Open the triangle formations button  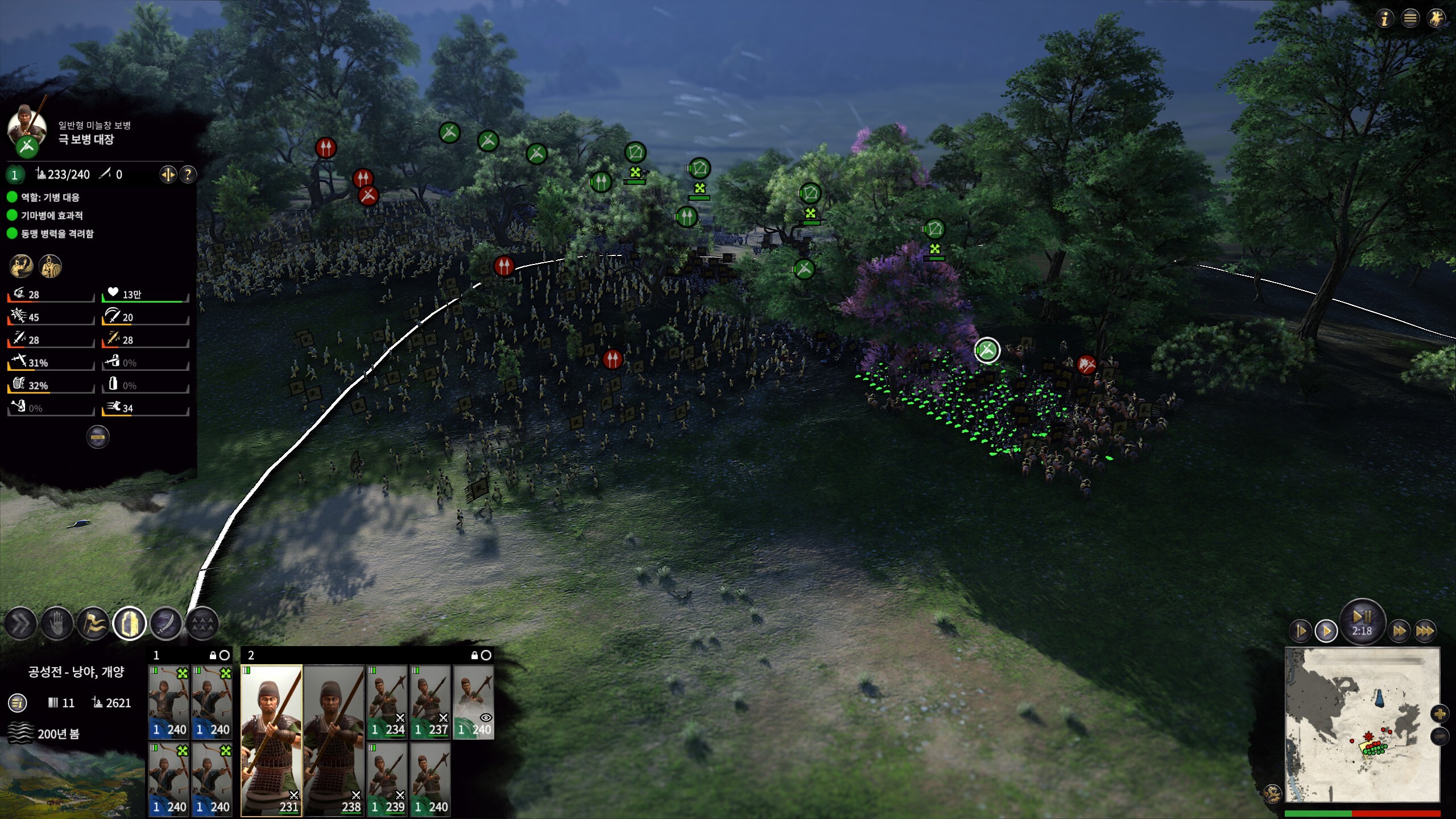pos(202,624)
